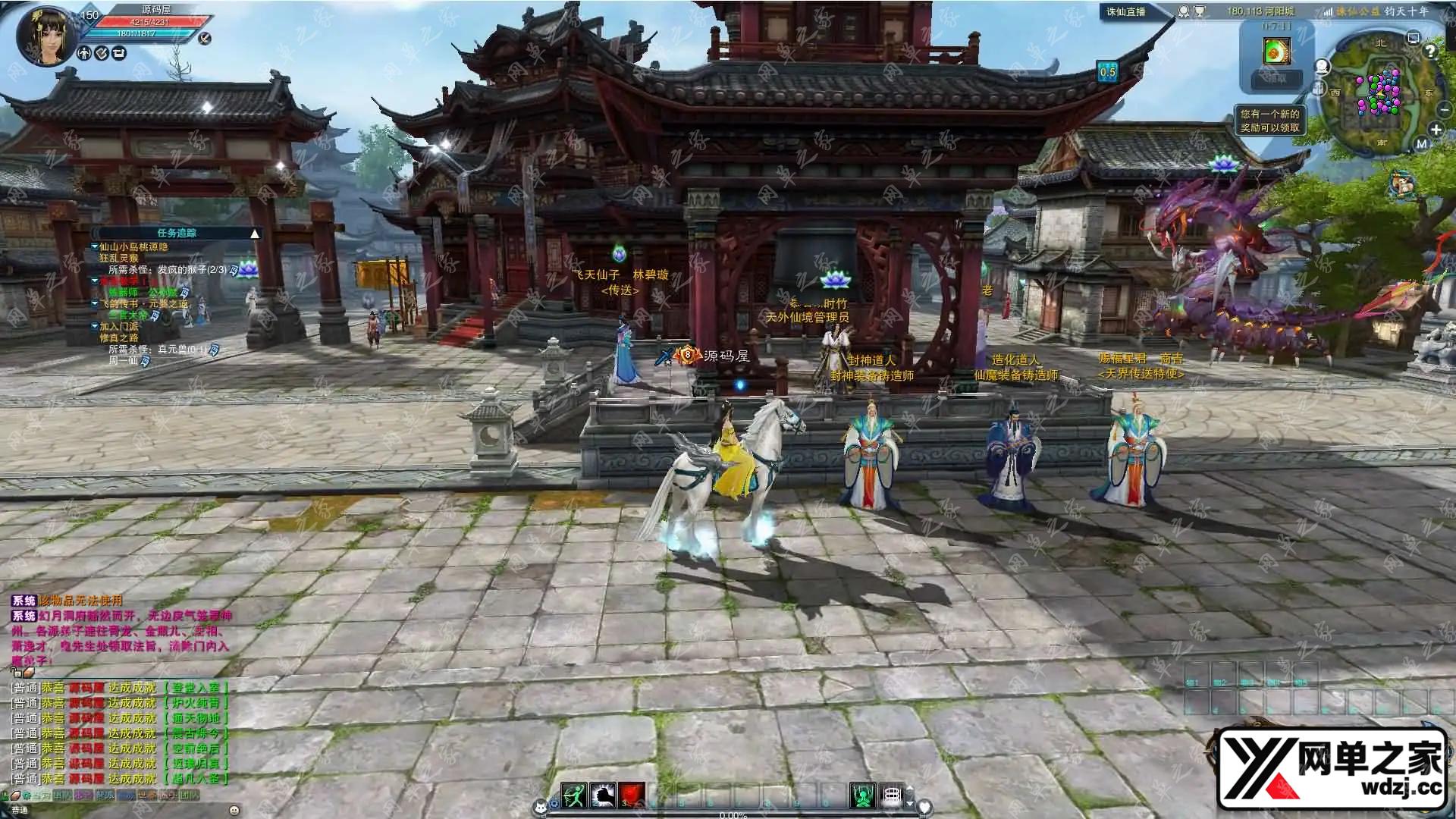Open the 诛仙直播 live stream tab
1456x819 pixels.
[x=1126, y=11]
